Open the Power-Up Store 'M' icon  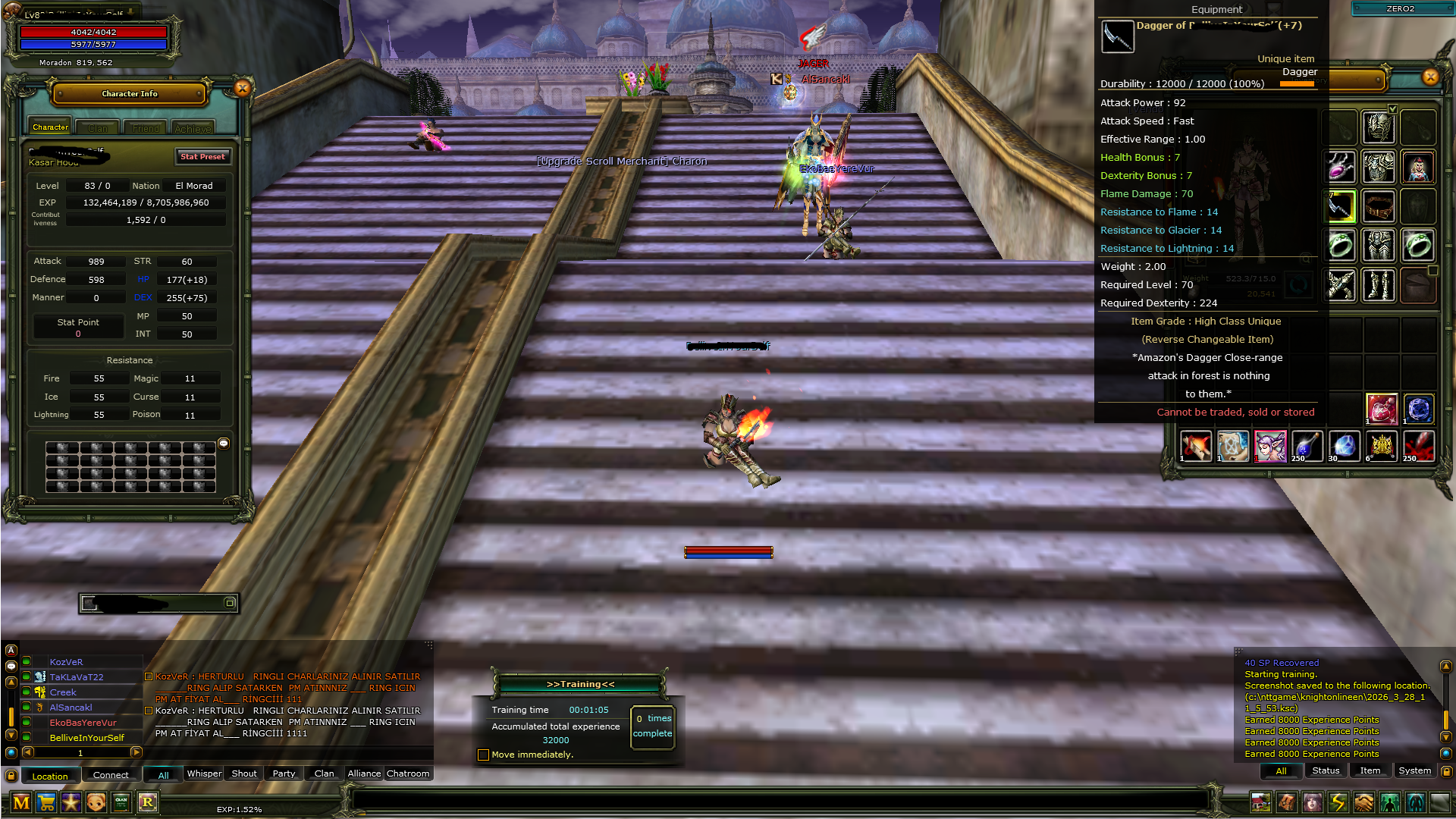pos(22,802)
